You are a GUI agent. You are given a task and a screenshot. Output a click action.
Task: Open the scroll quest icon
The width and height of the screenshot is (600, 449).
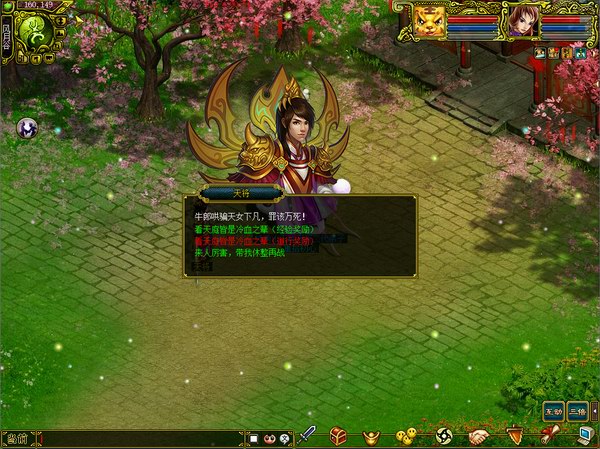[x=549, y=436]
